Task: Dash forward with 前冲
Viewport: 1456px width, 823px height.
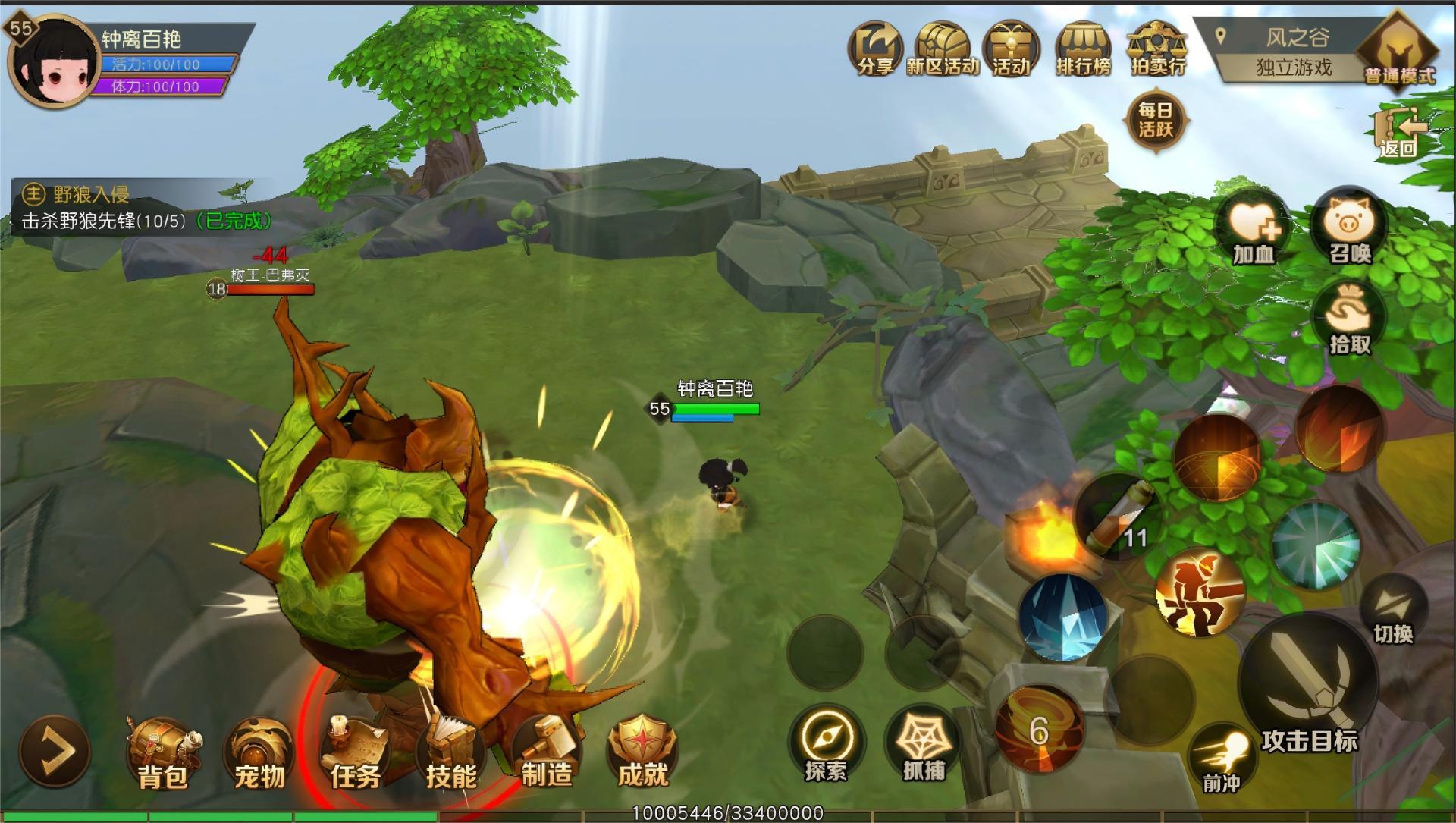Action: (1221, 757)
